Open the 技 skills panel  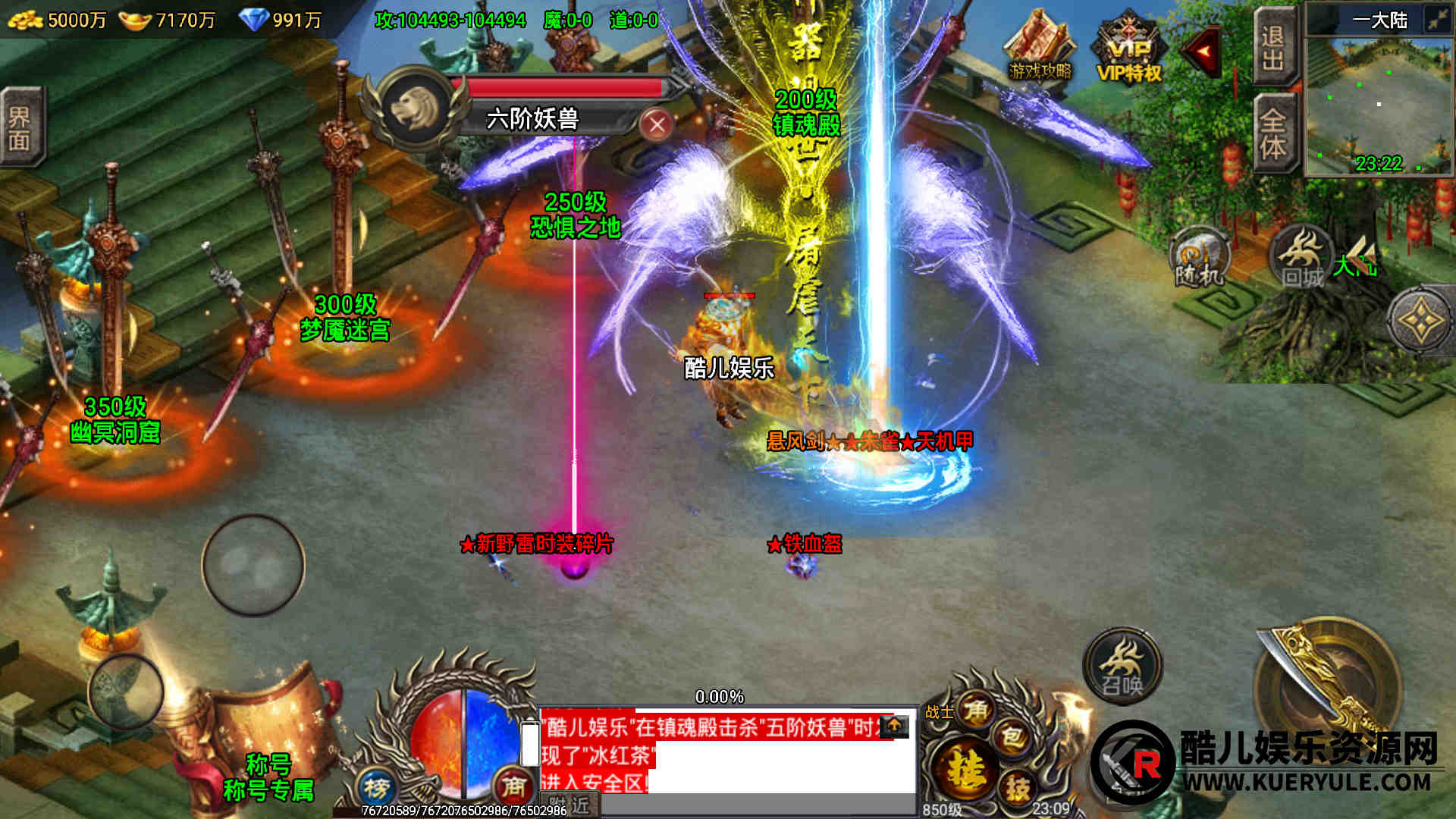1017,788
